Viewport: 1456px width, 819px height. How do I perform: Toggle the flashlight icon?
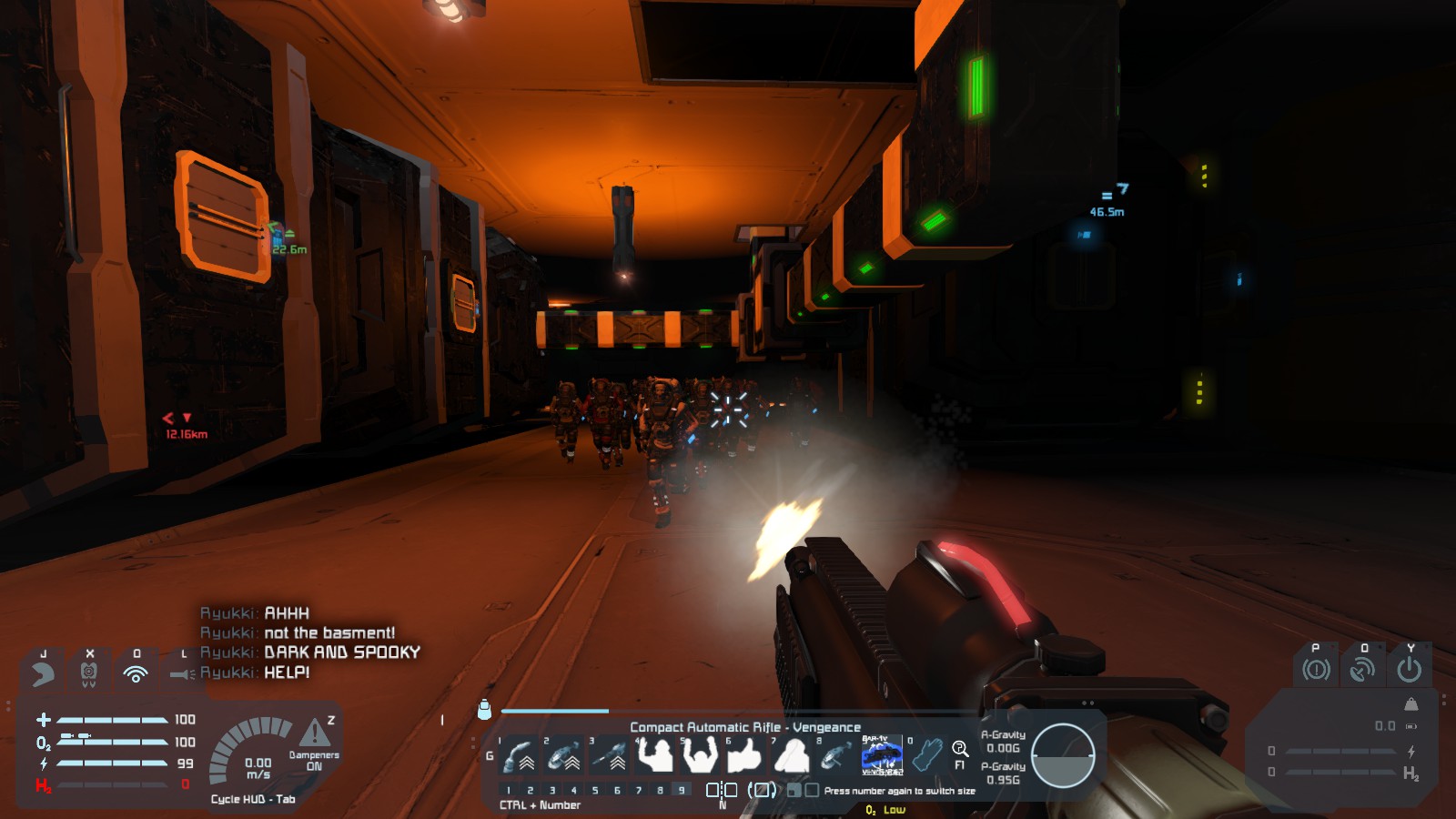click(182, 674)
